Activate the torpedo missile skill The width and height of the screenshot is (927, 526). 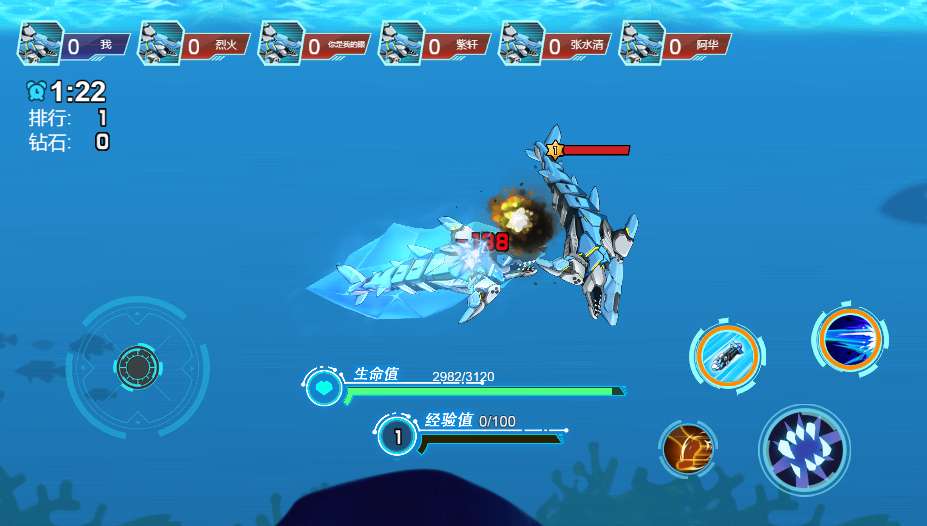point(727,353)
